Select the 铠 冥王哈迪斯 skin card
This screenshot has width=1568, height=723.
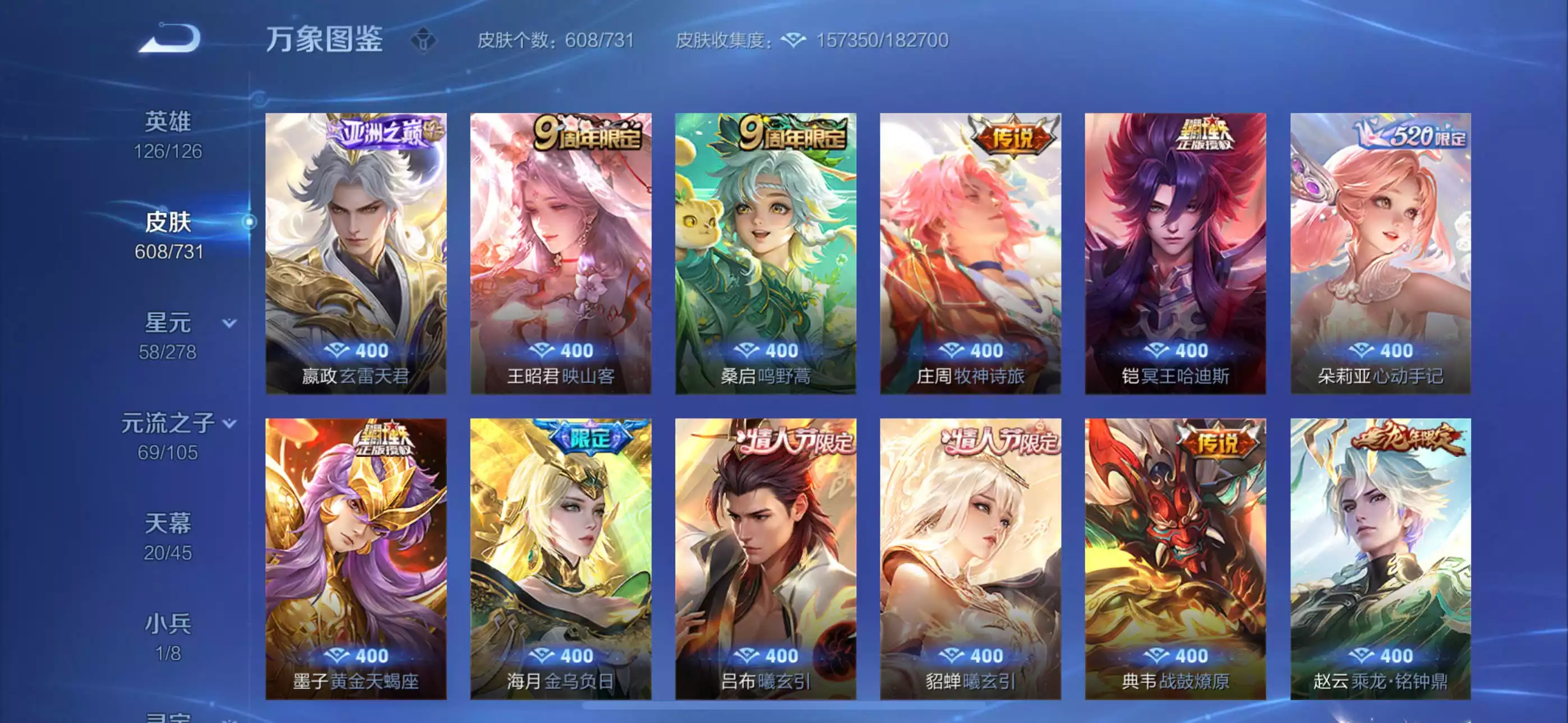tap(1175, 253)
